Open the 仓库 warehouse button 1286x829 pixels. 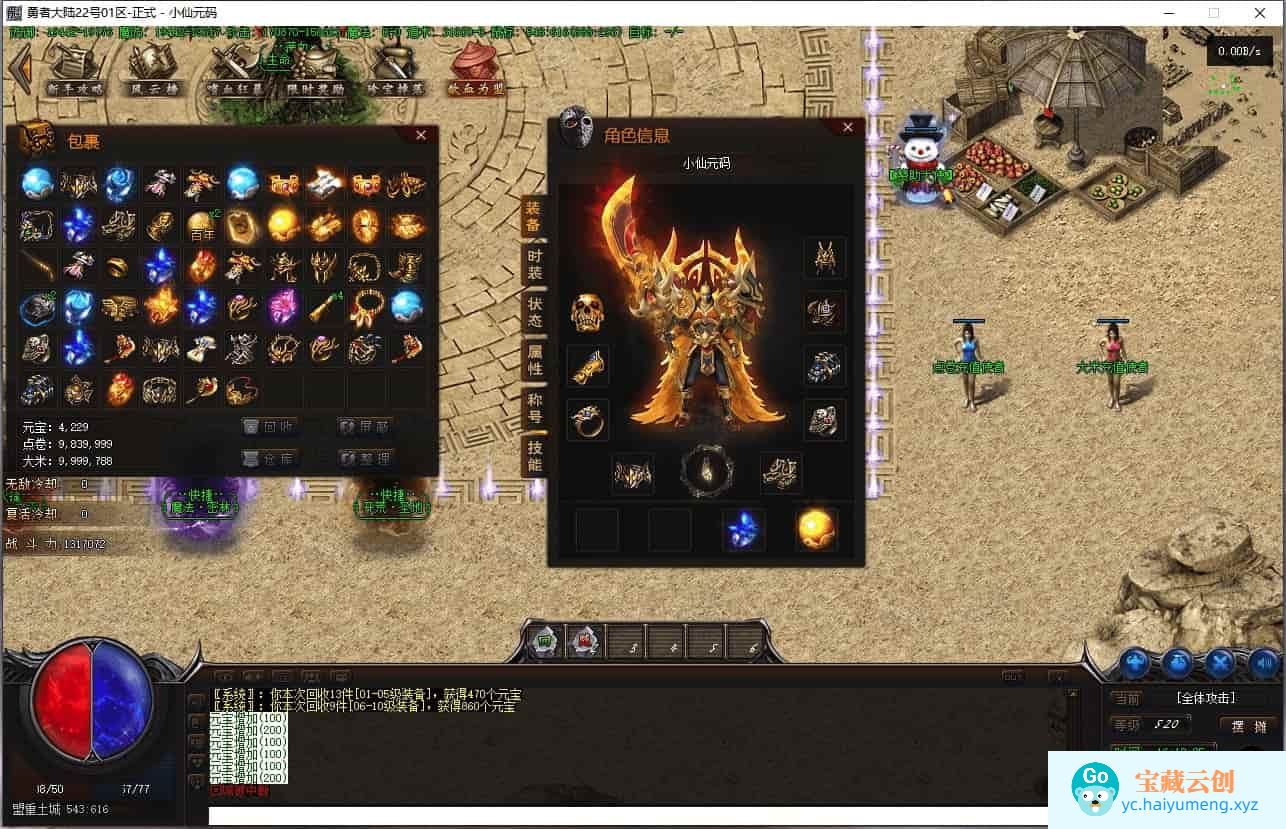pyautogui.click(x=271, y=459)
